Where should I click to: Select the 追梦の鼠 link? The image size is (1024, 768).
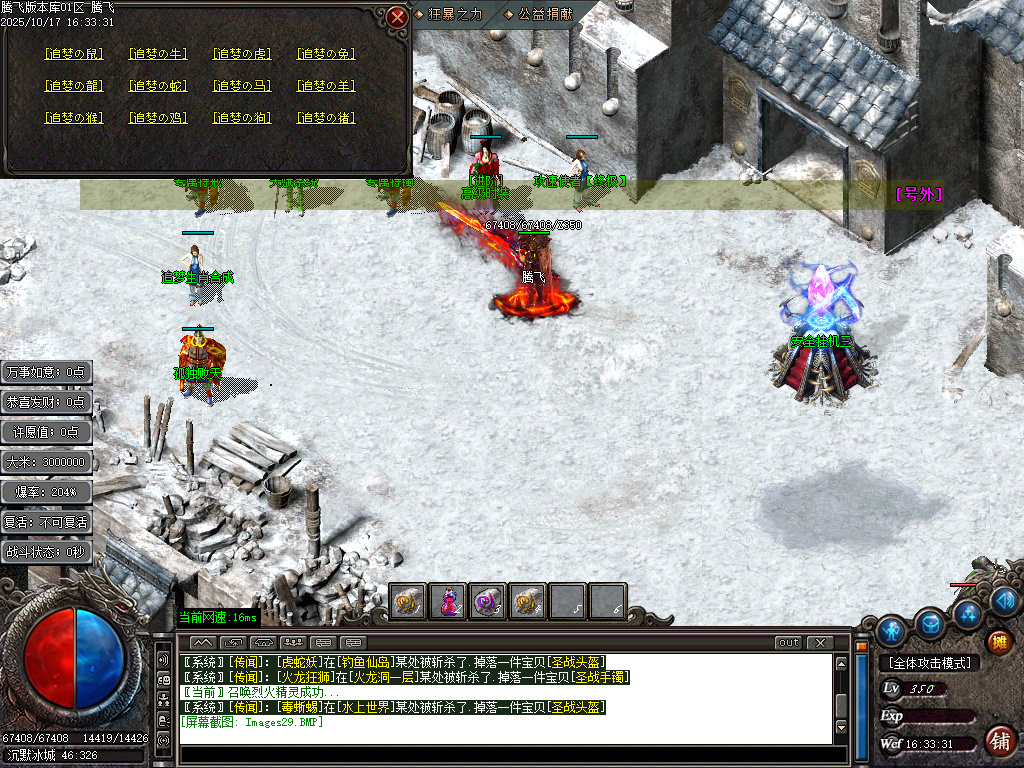pyautogui.click(x=73, y=54)
